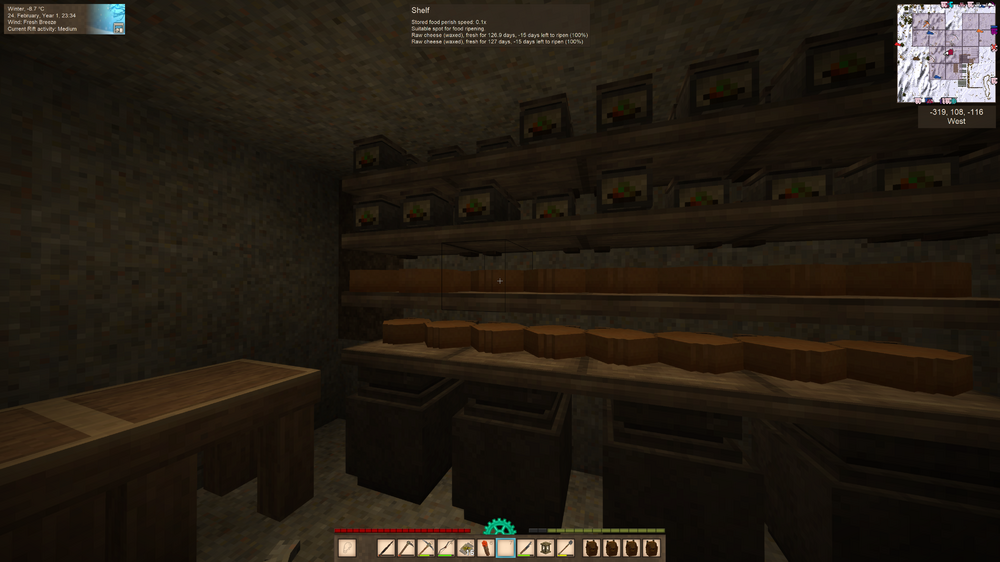Image resolution: width=1000 pixels, height=562 pixels.
Task: Click the empty off-hand slot
Action: pos(347,548)
